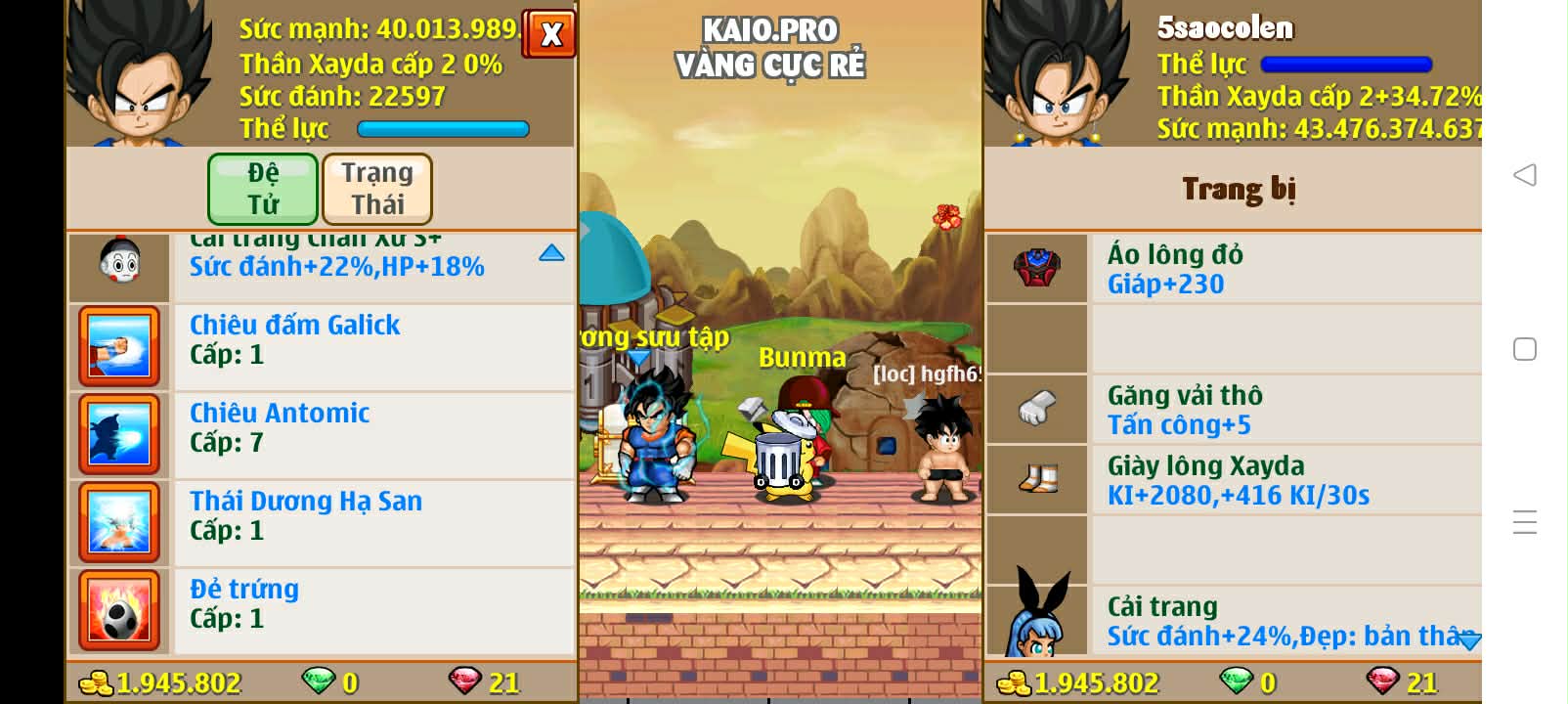Screen dimensions: 1568x704
Task: Open the Cải trang costume slot
Action: (1232, 621)
